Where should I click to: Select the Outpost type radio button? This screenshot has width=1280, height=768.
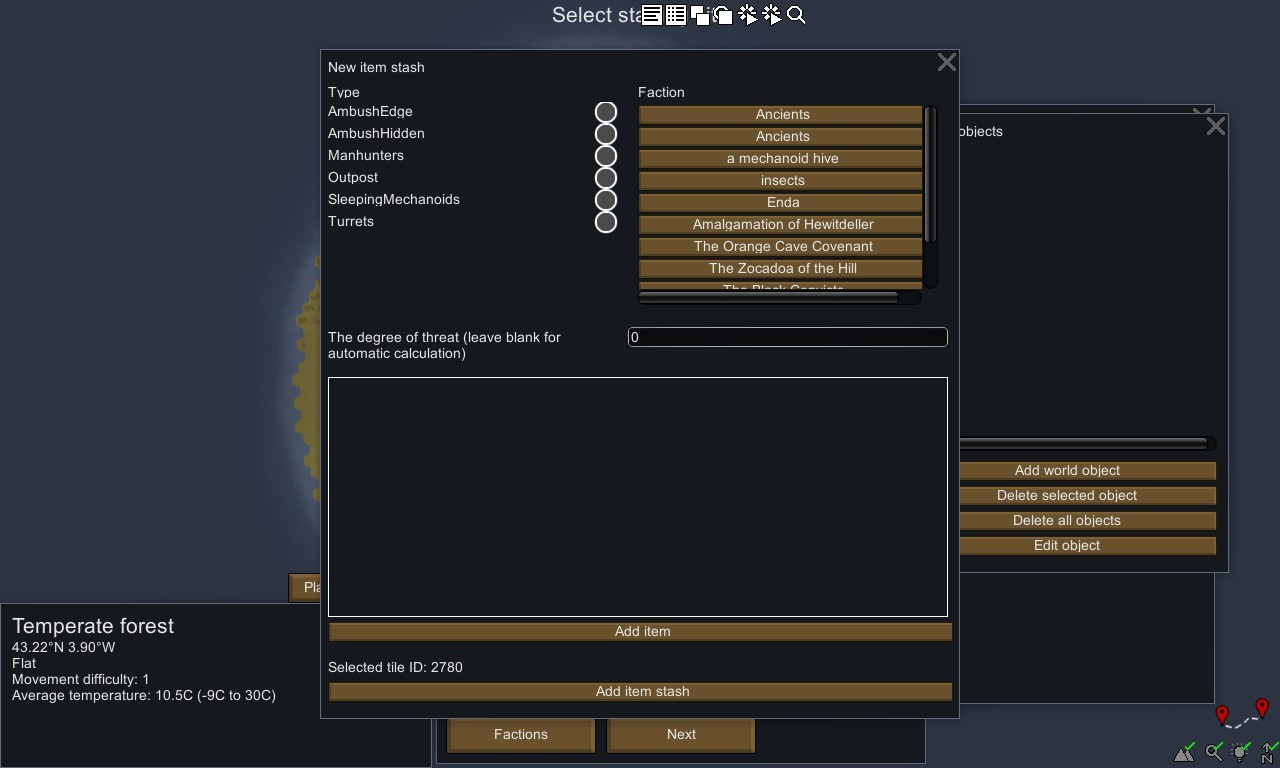[605, 178]
